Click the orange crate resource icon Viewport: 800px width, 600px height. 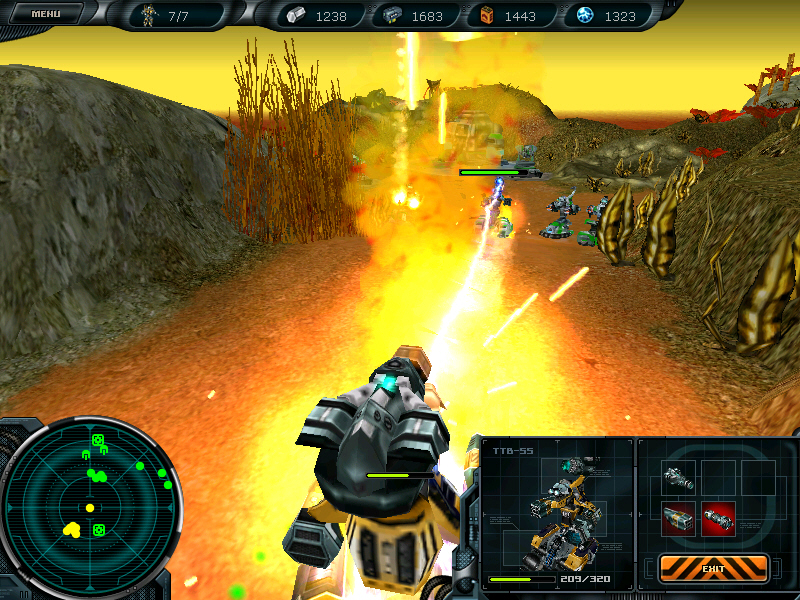pyautogui.click(x=487, y=16)
